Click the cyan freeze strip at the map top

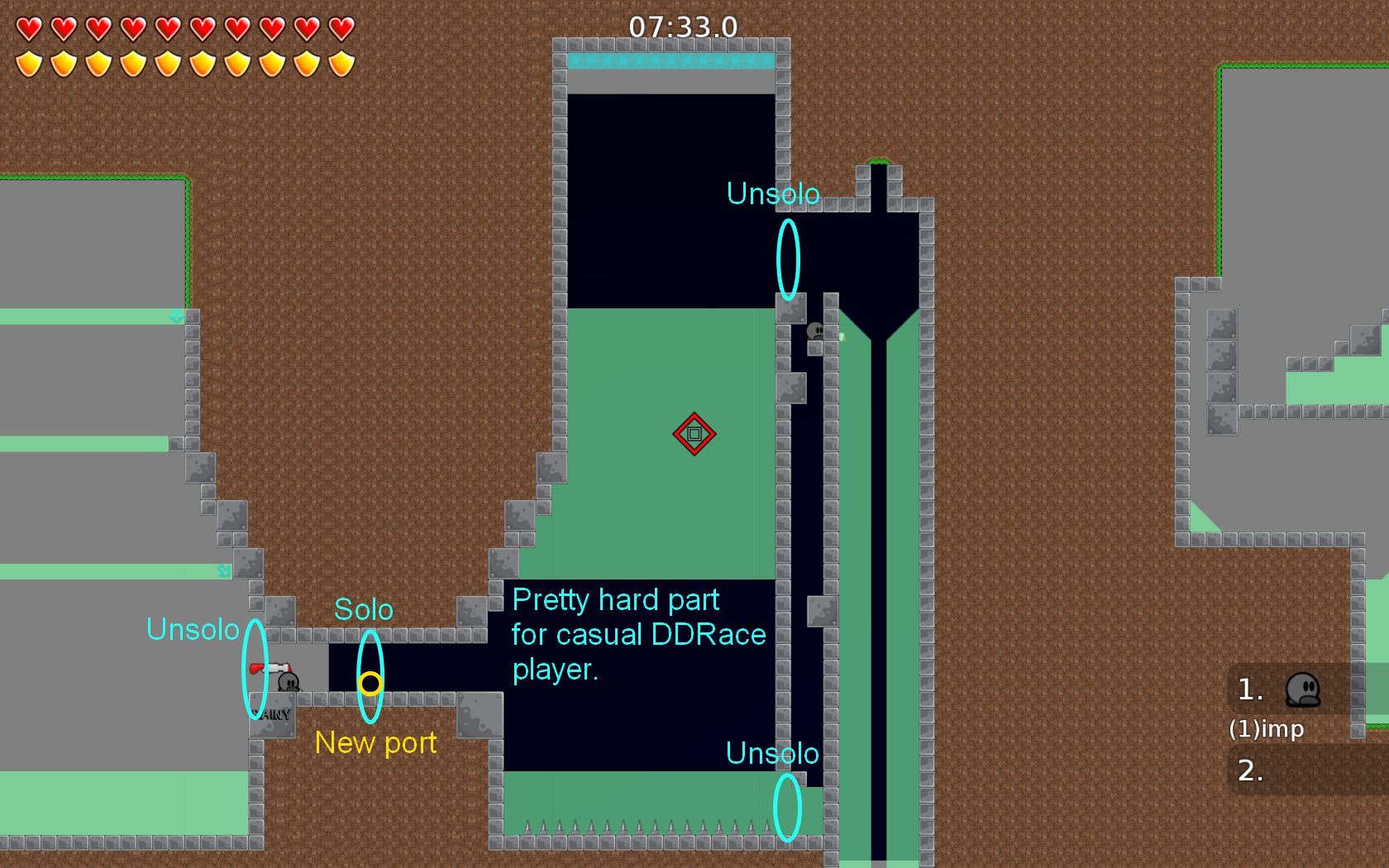670,60
